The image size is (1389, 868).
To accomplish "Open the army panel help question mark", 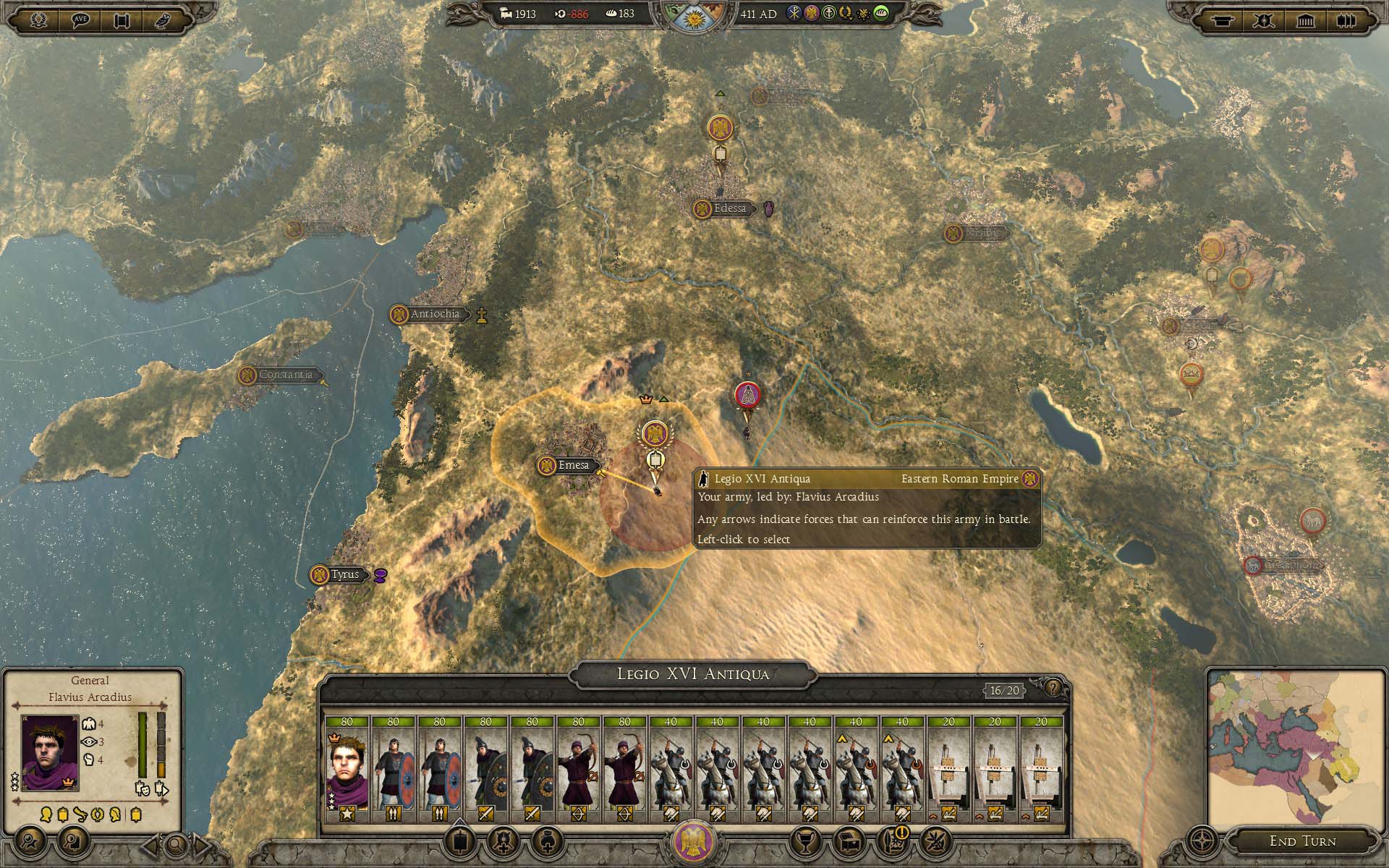I will click(x=1053, y=688).
